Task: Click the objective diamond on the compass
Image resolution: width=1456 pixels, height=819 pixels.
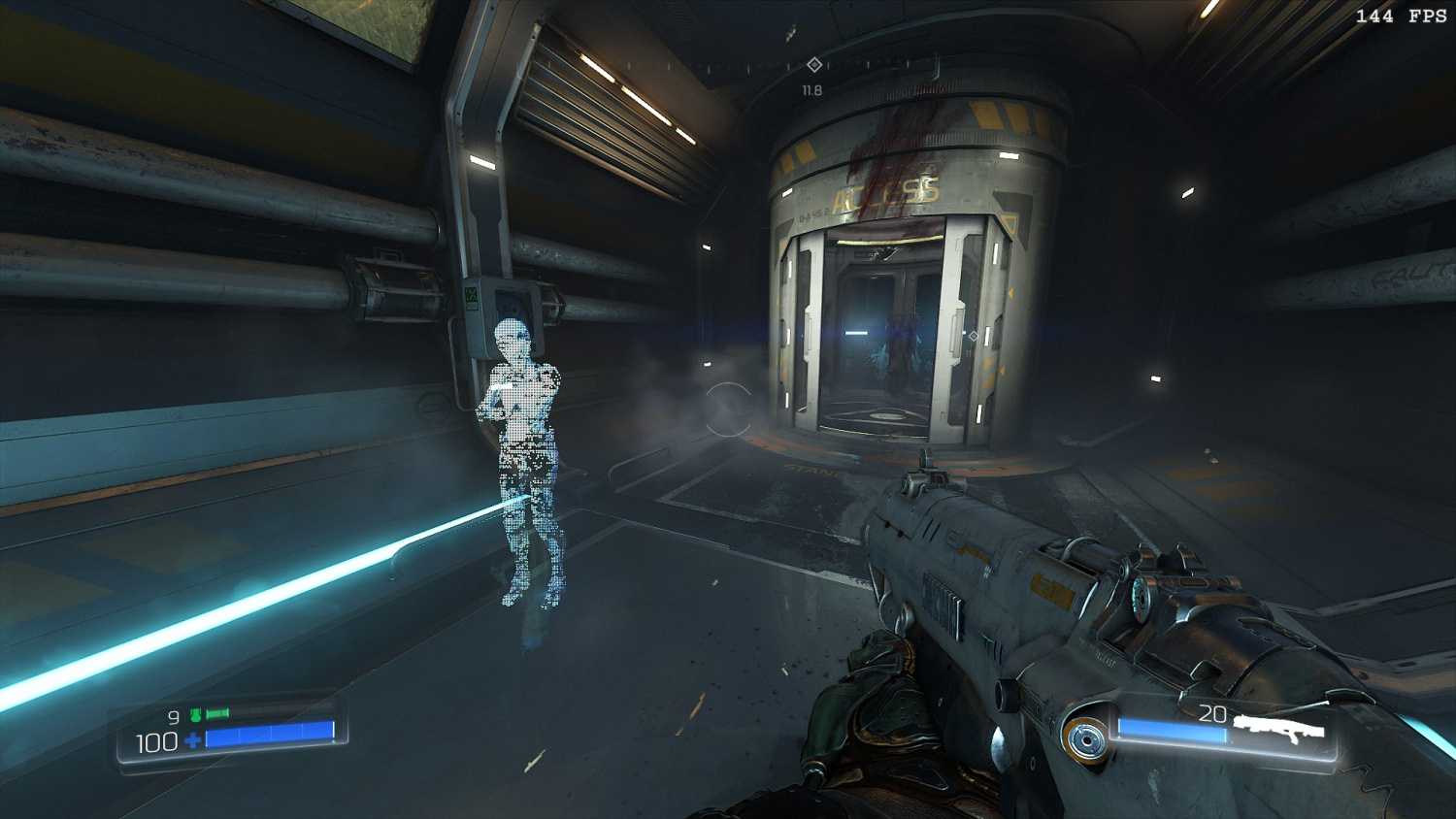Action: tap(814, 65)
